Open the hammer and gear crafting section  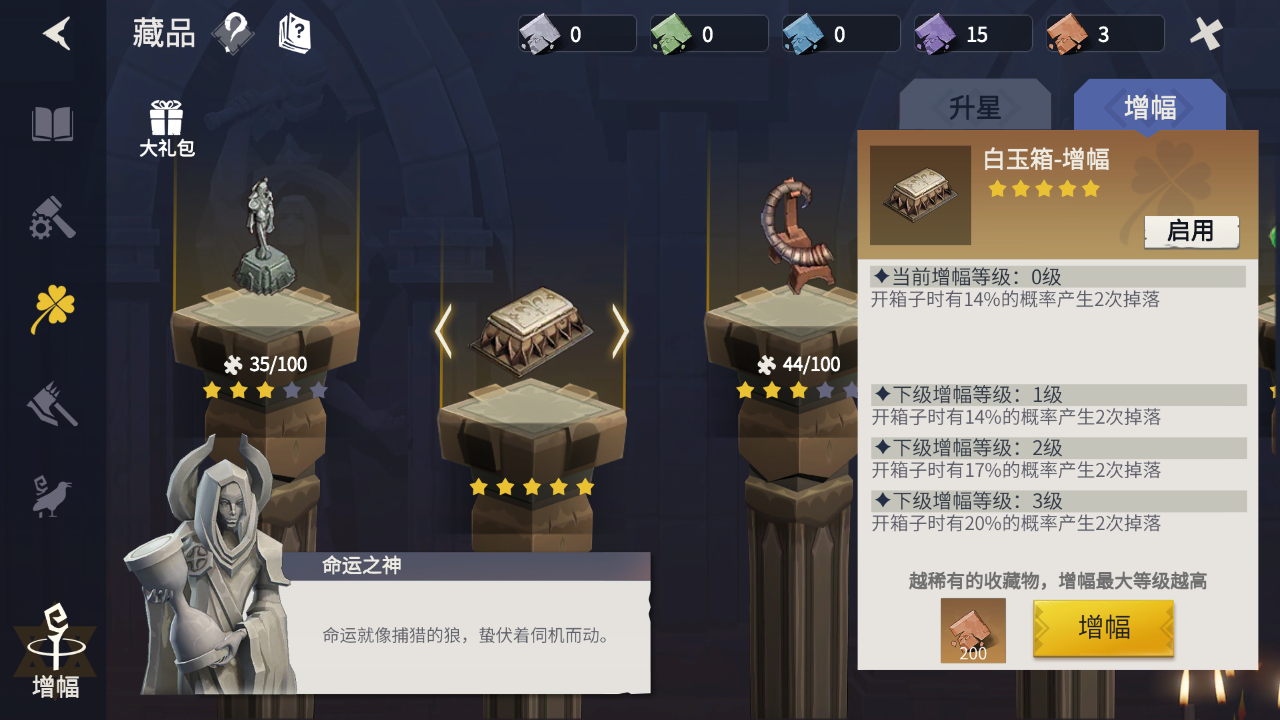(53, 217)
